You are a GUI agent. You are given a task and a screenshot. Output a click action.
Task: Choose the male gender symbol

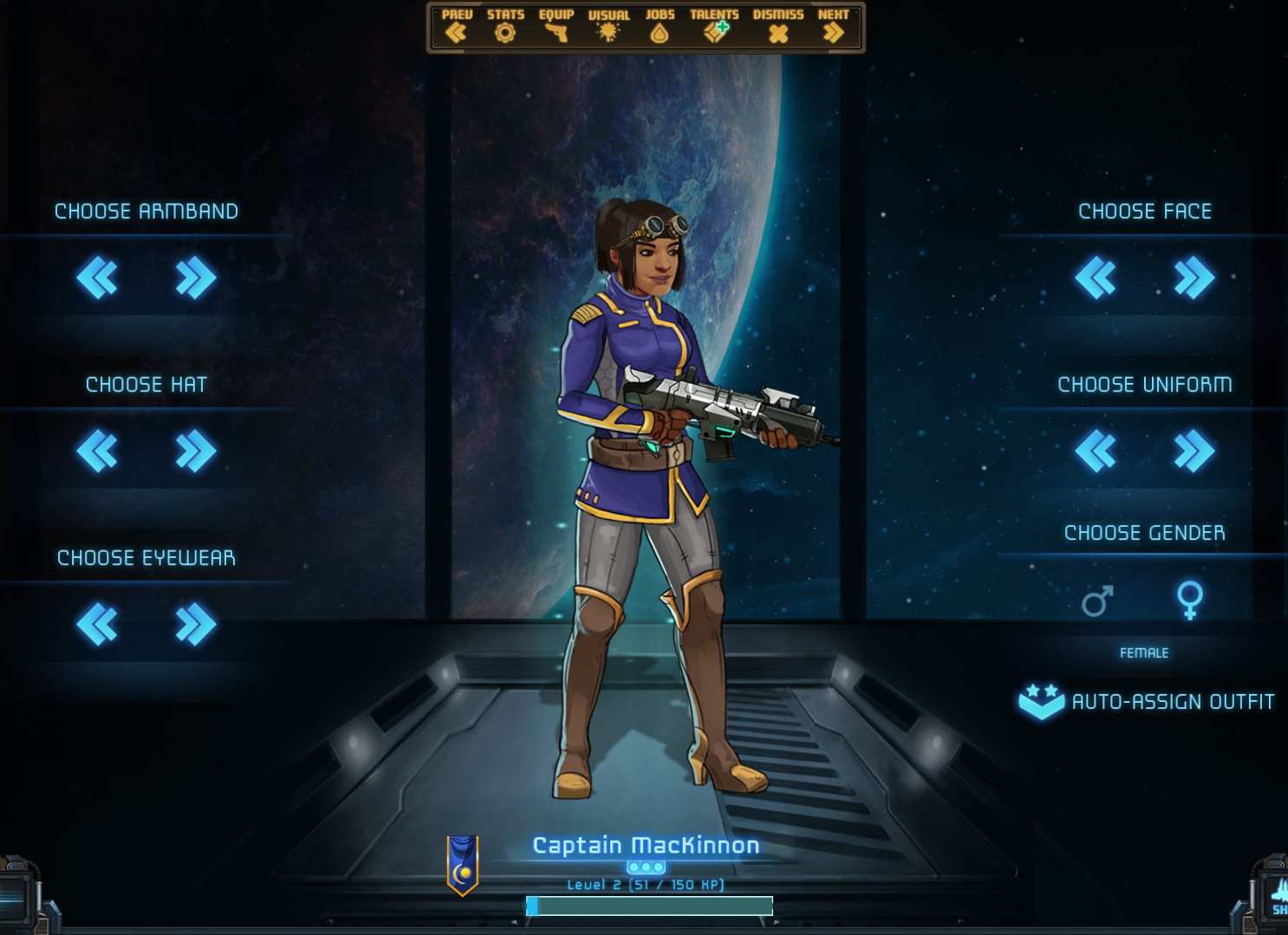click(x=1097, y=601)
